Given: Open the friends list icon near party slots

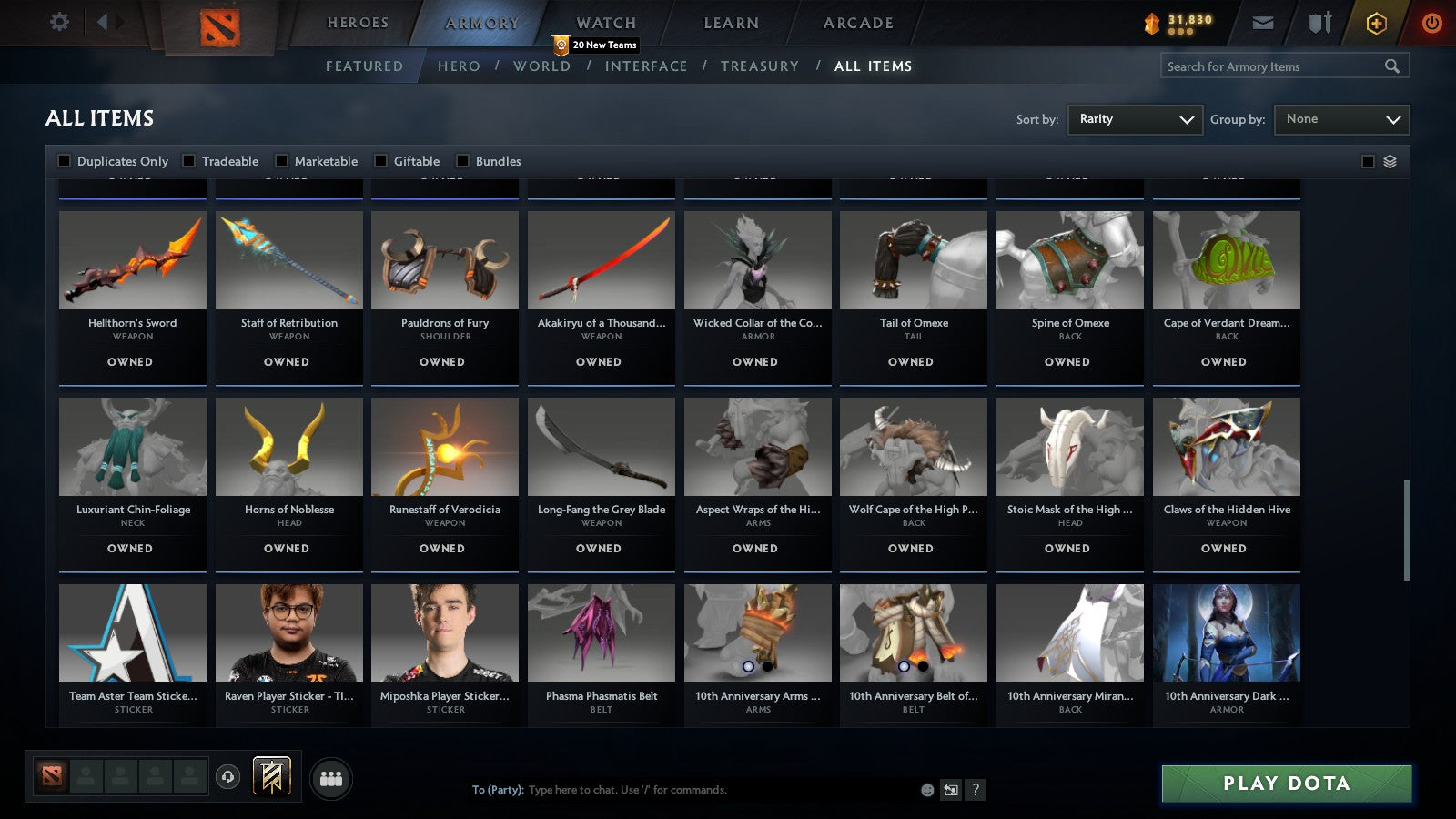Looking at the screenshot, I should pyautogui.click(x=332, y=779).
